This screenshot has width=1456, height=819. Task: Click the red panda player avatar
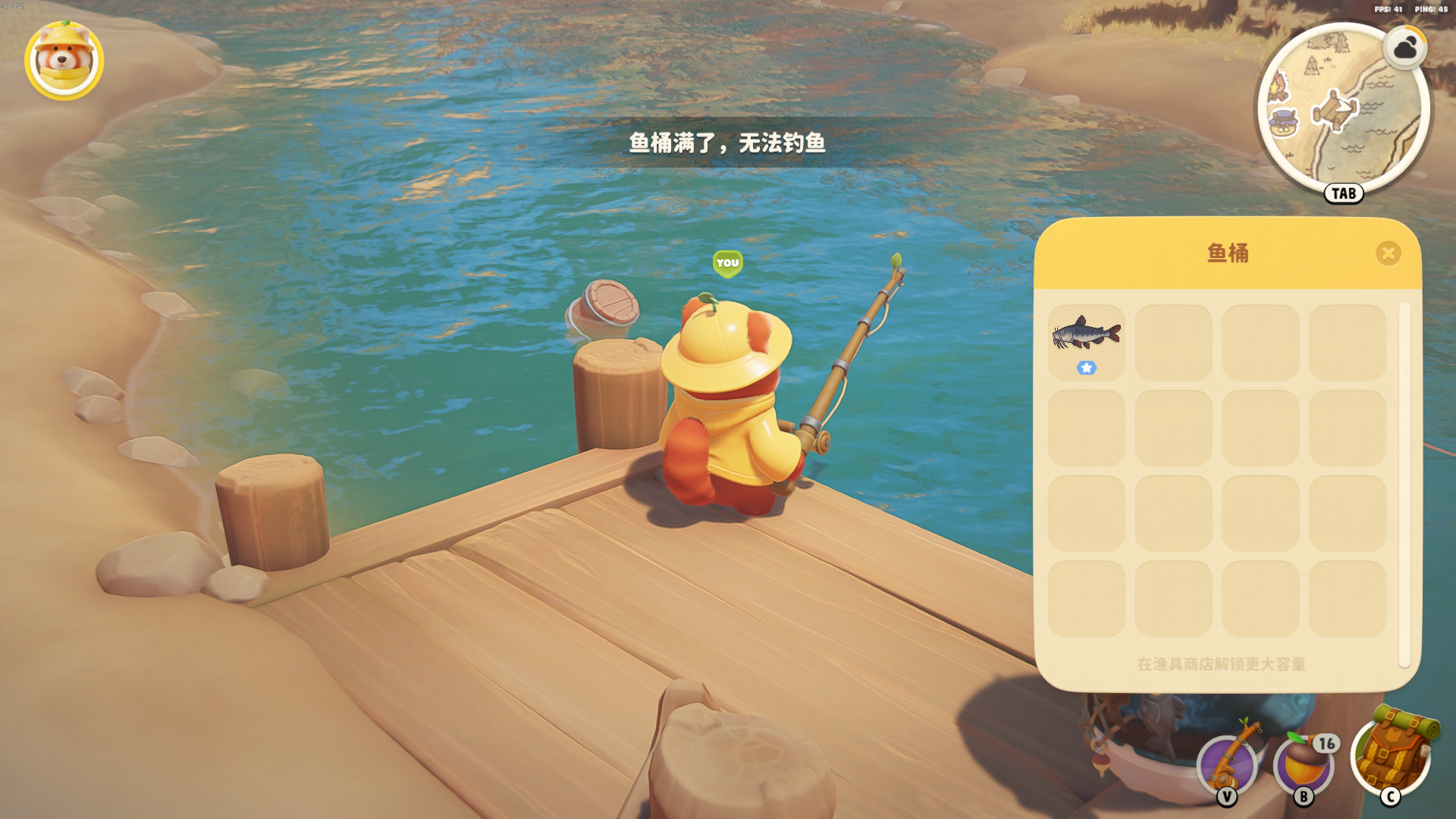[64, 61]
